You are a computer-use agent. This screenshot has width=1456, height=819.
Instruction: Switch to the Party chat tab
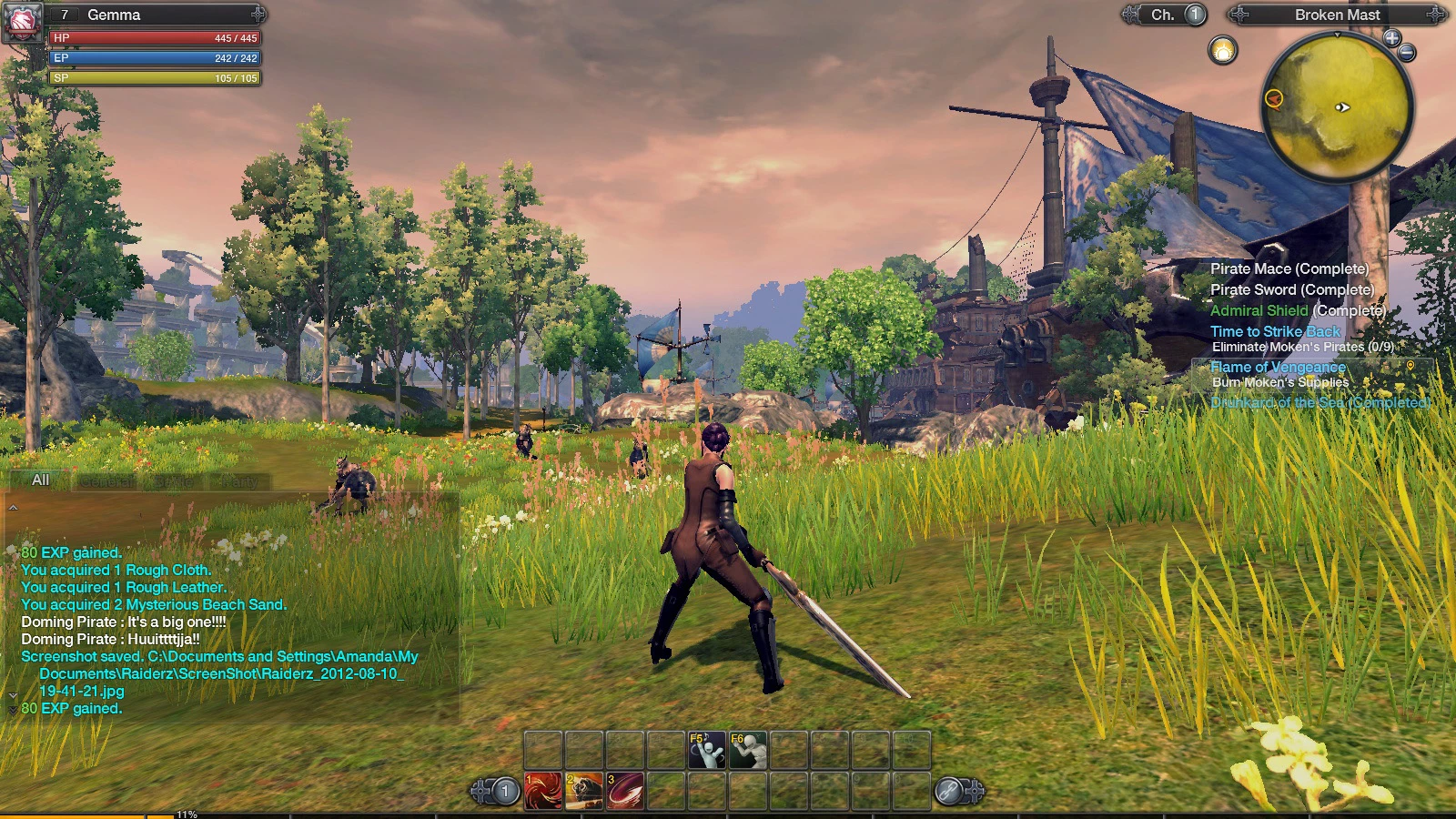tap(240, 481)
